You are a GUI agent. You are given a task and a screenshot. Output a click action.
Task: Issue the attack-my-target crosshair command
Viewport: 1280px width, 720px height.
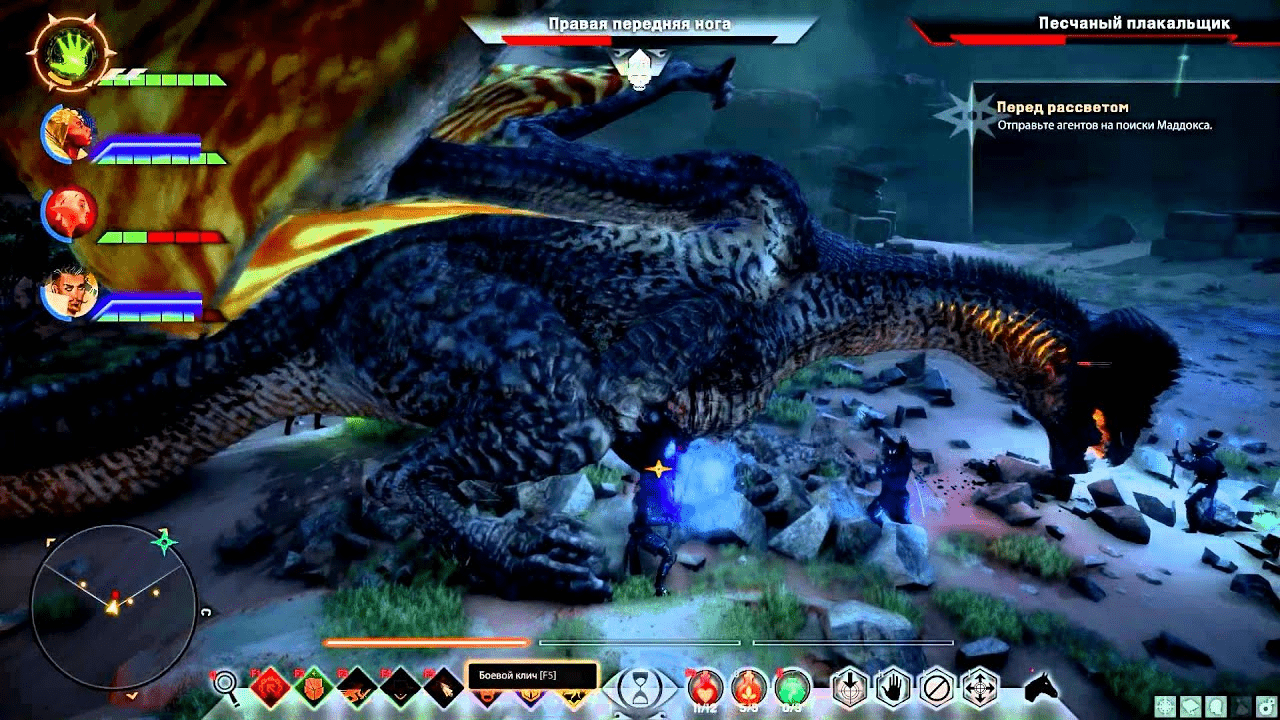point(849,688)
